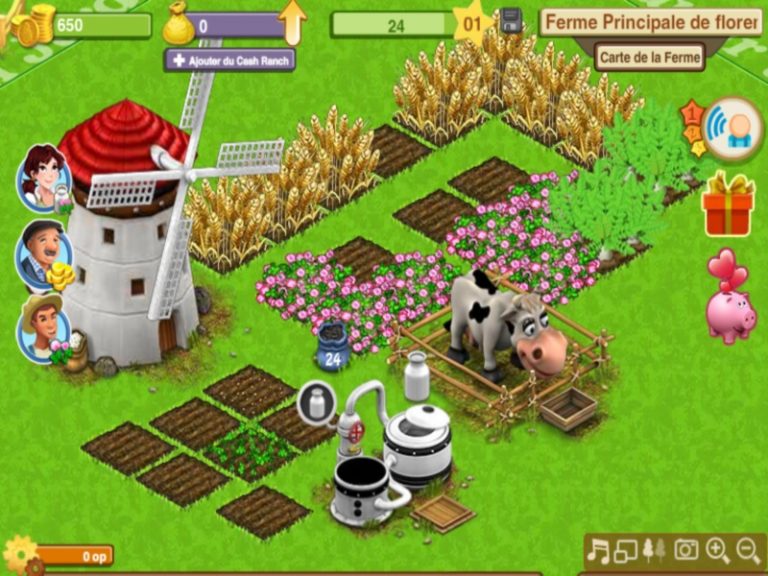Image resolution: width=768 pixels, height=576 pixels.
Task: Zoom in with the plus magnifier
Action: click(x=717, y=550)
